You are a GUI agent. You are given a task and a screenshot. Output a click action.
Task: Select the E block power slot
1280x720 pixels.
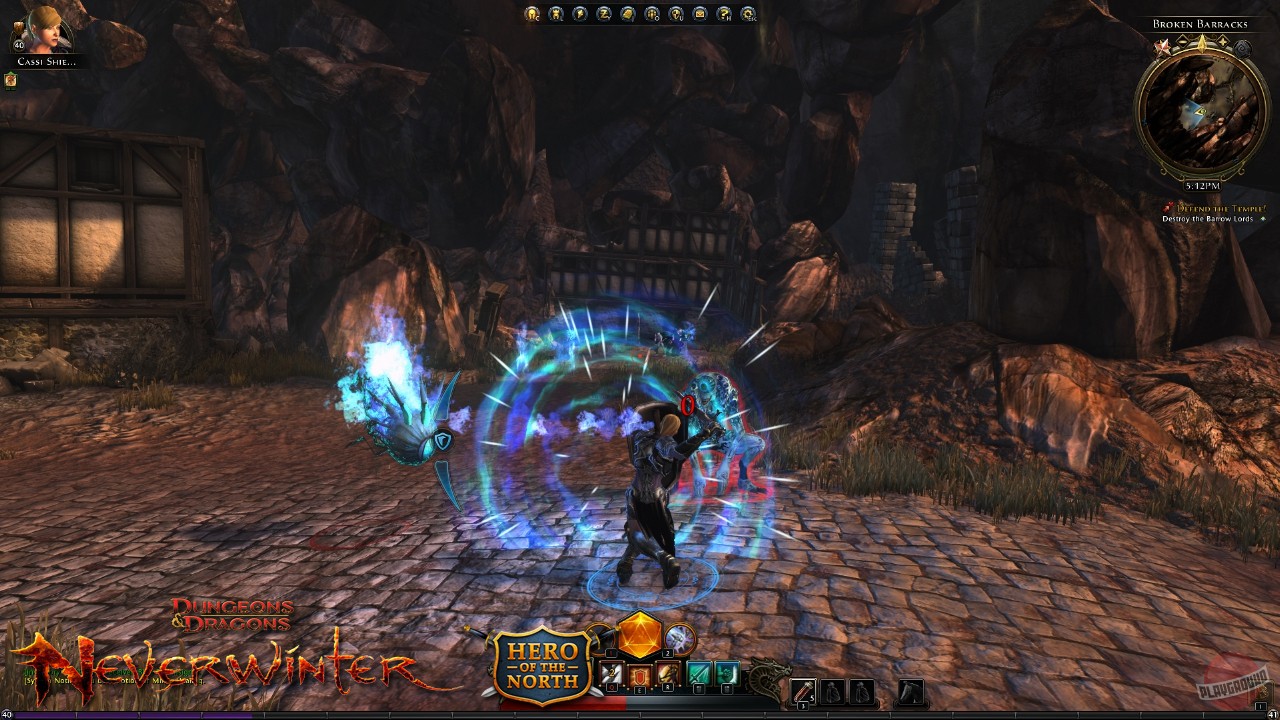640,672
